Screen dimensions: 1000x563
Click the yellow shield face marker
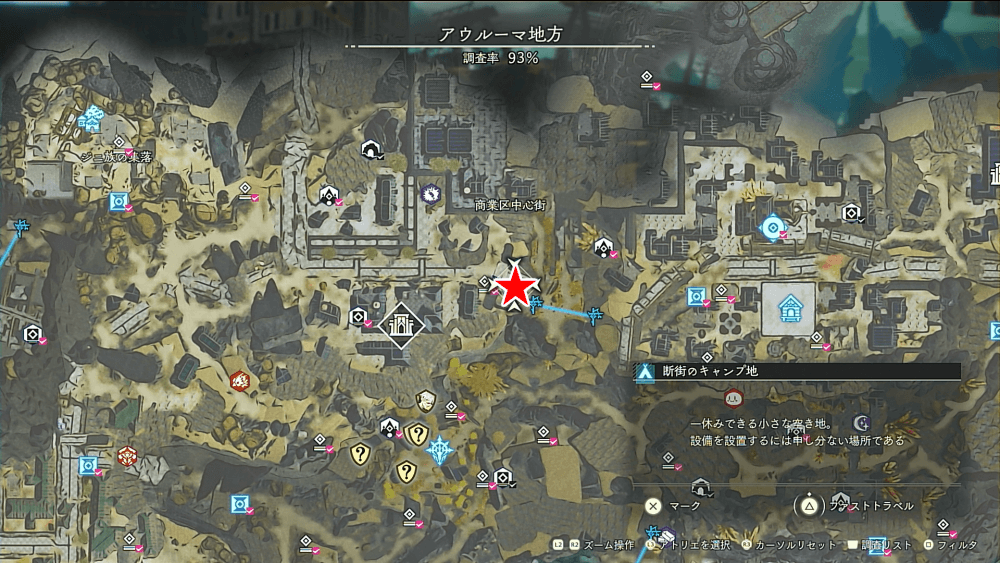coord(426,401)
